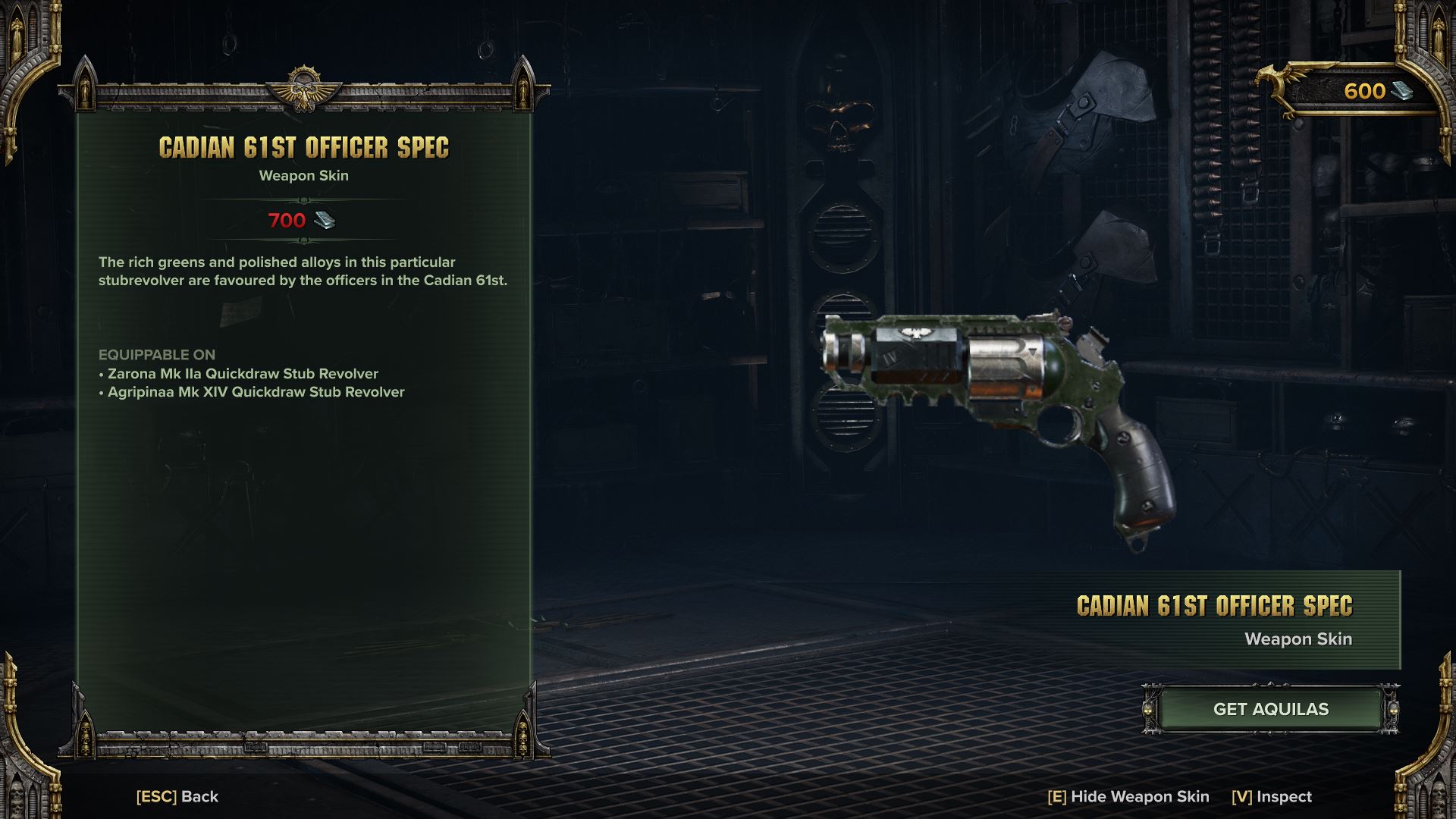This screenshot has width=1456, height=819.
Task: Go back with the Back option
Action: (177, 796)
